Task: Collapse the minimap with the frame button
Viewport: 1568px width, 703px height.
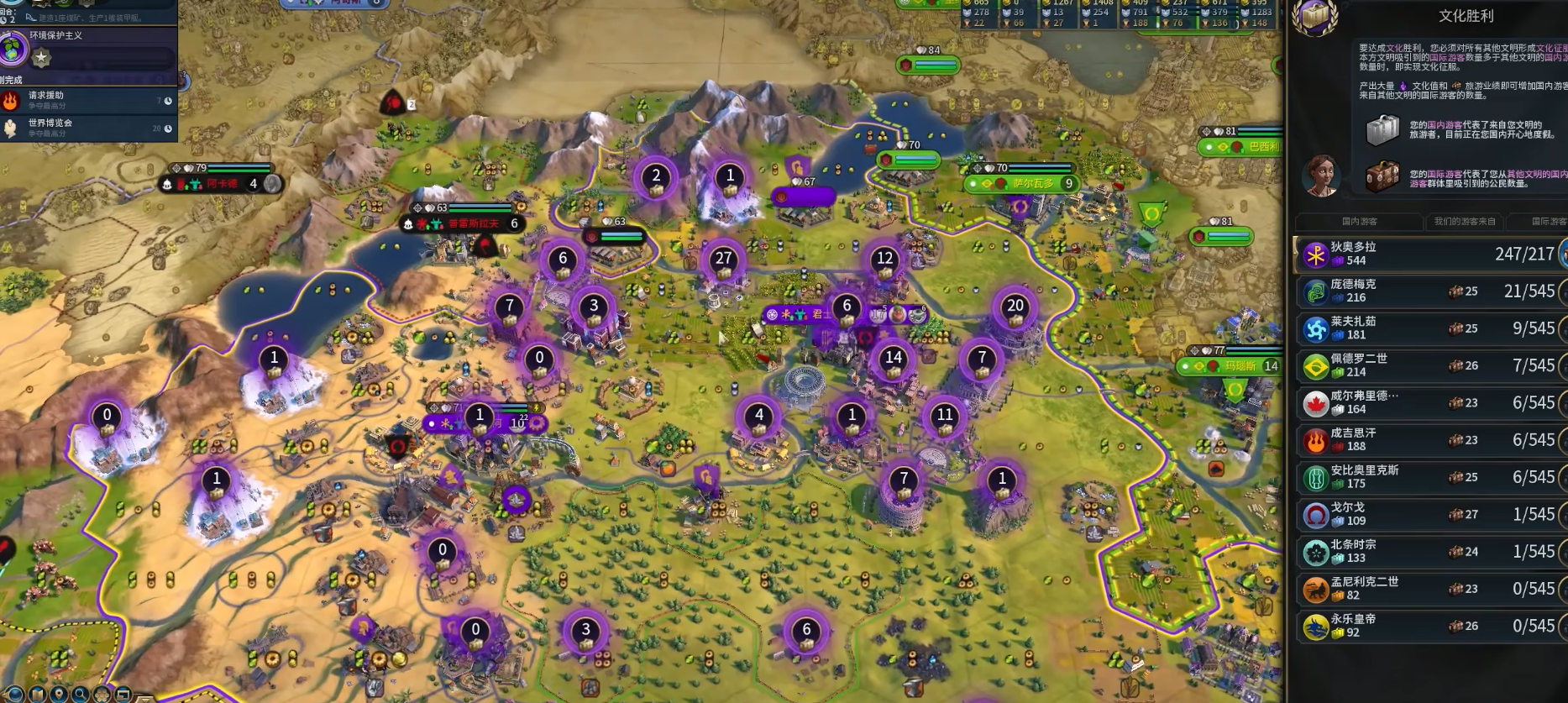Action: tap(123, 695)
